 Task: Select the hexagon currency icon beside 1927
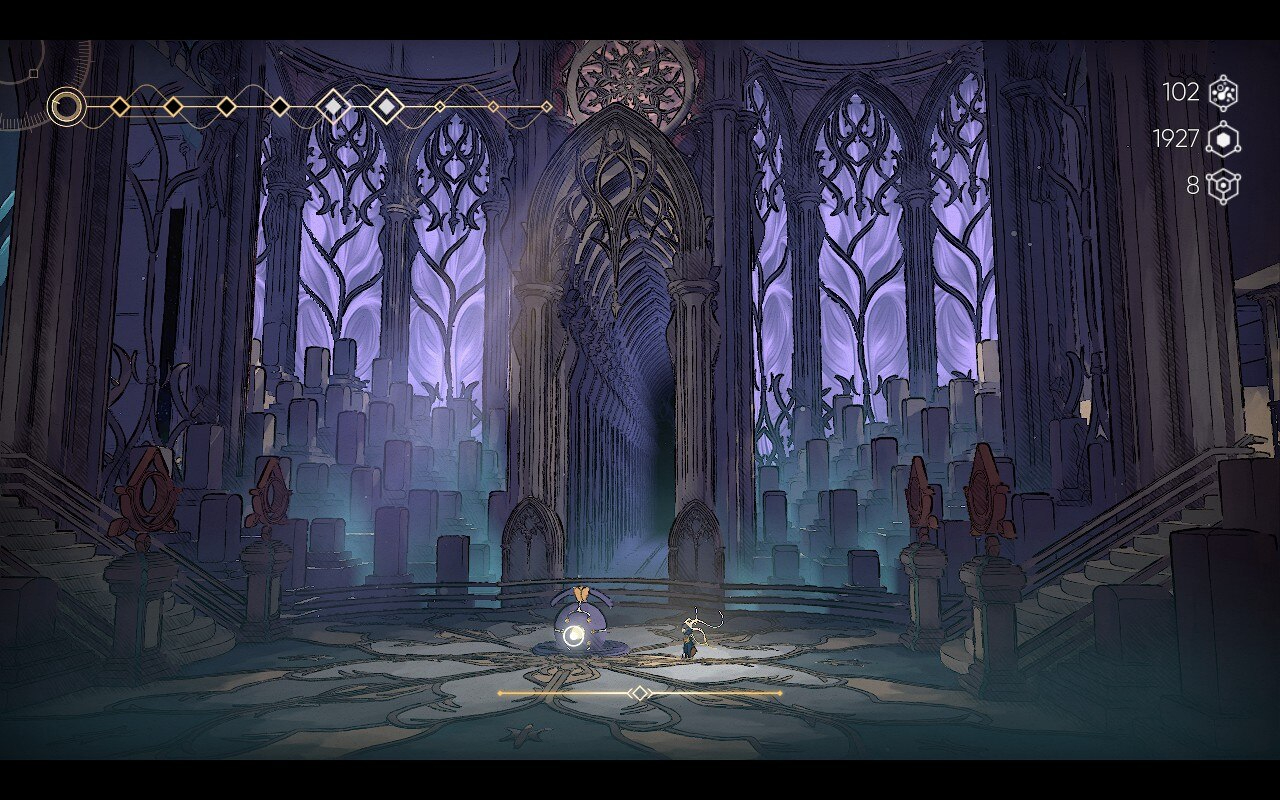(x=1222, y=139)
